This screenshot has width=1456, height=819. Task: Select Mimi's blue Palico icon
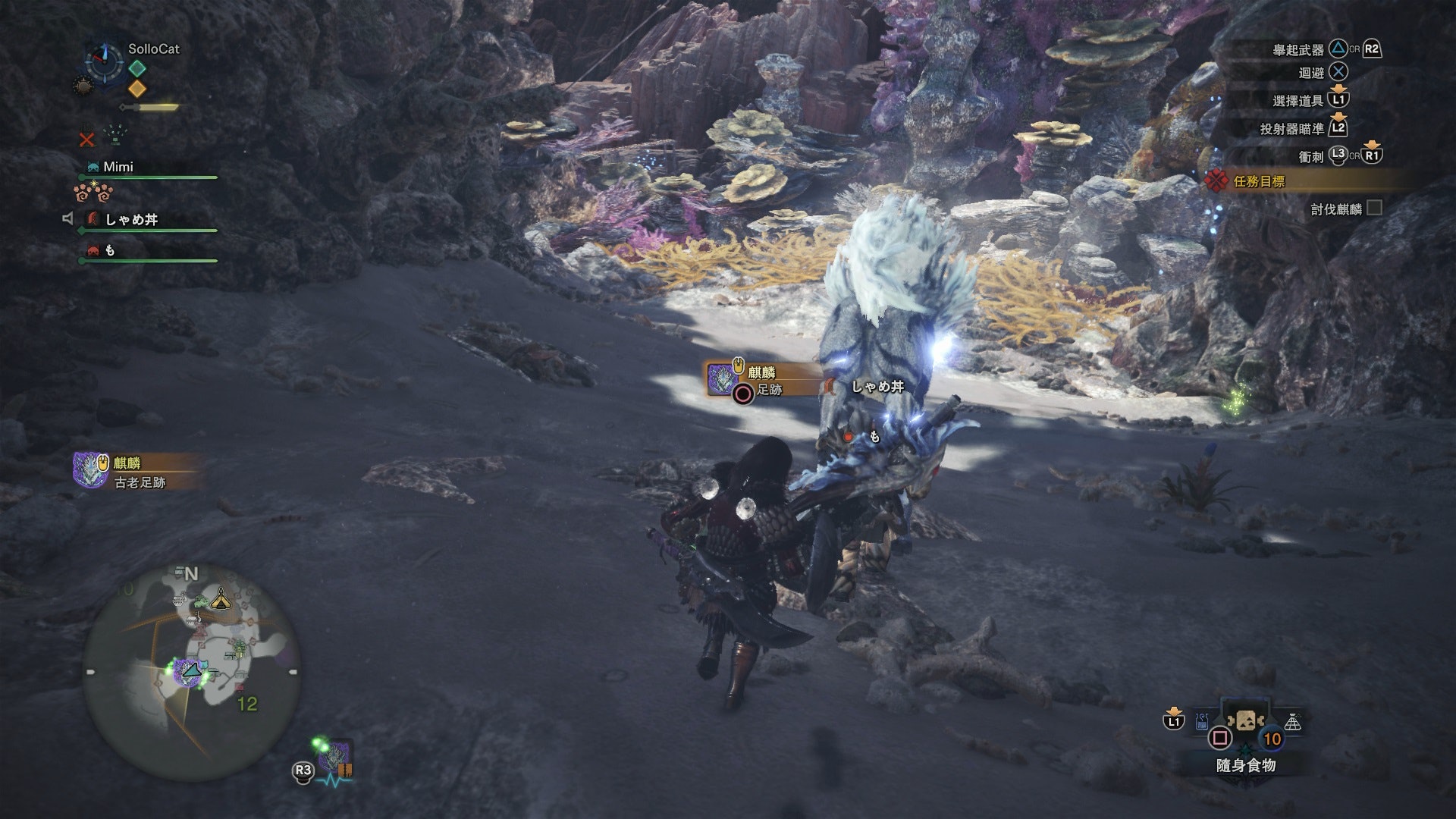[93, 165]
